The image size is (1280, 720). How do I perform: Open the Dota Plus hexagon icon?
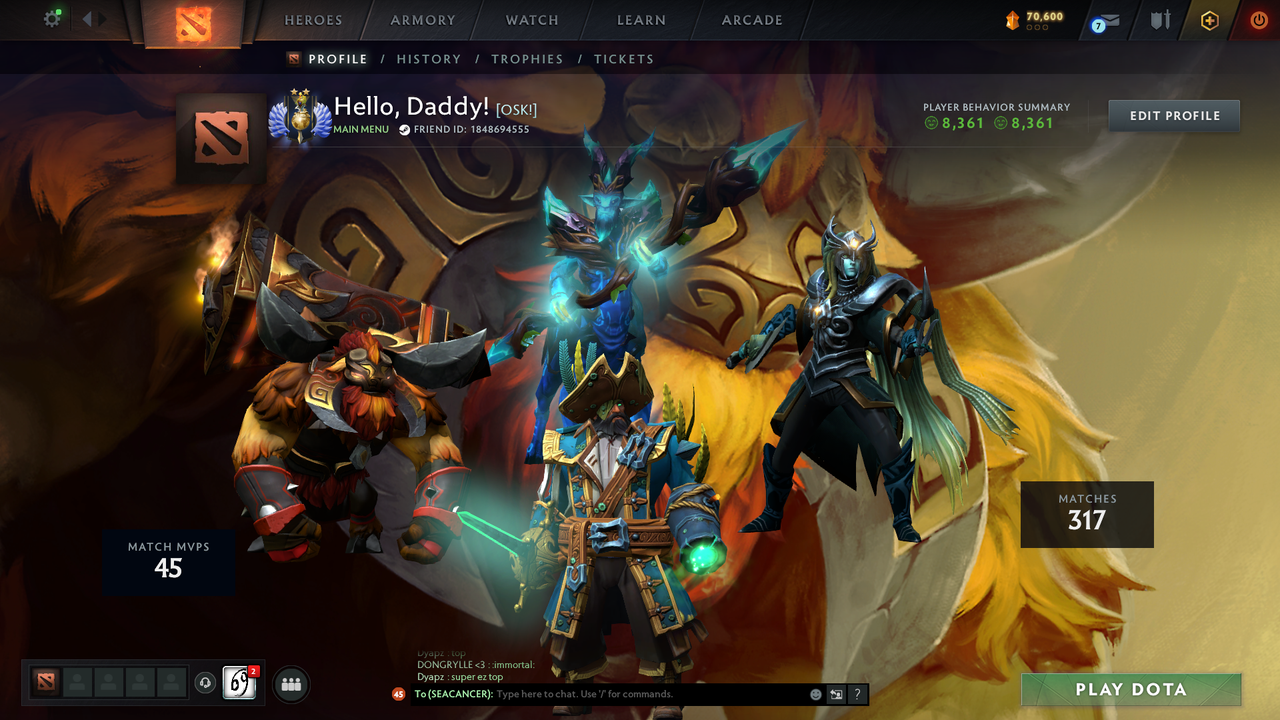pos(1210,18)
